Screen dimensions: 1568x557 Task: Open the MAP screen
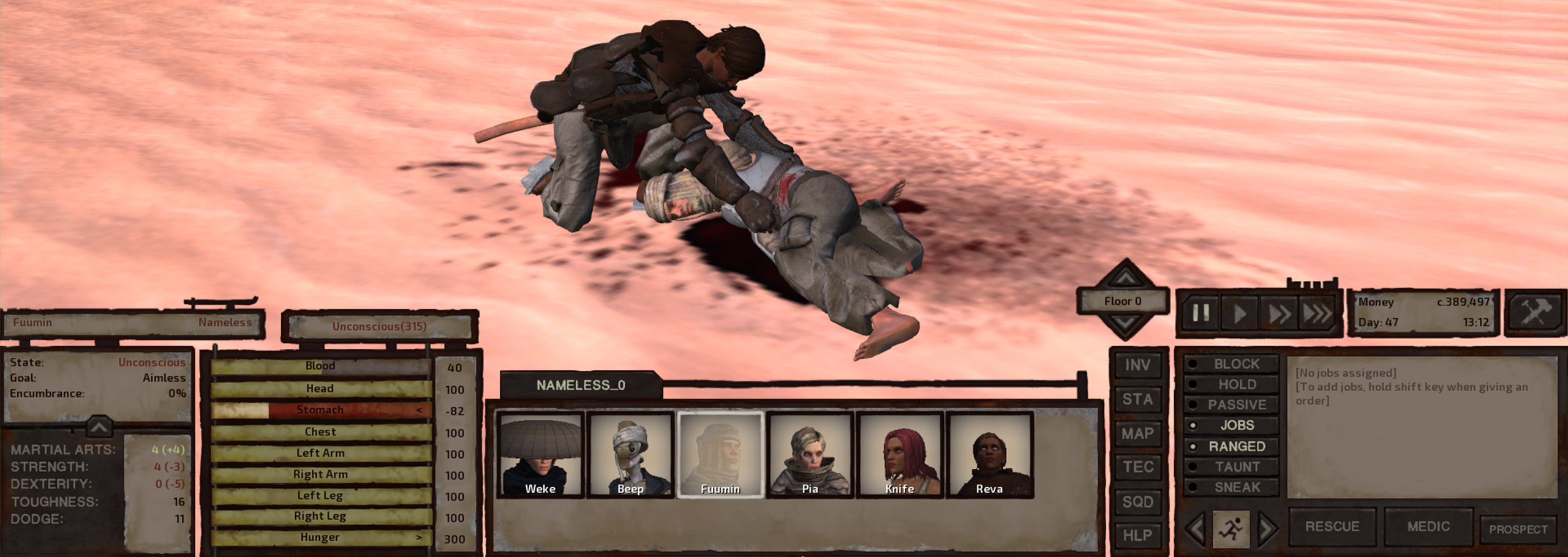coord(1136,434)
